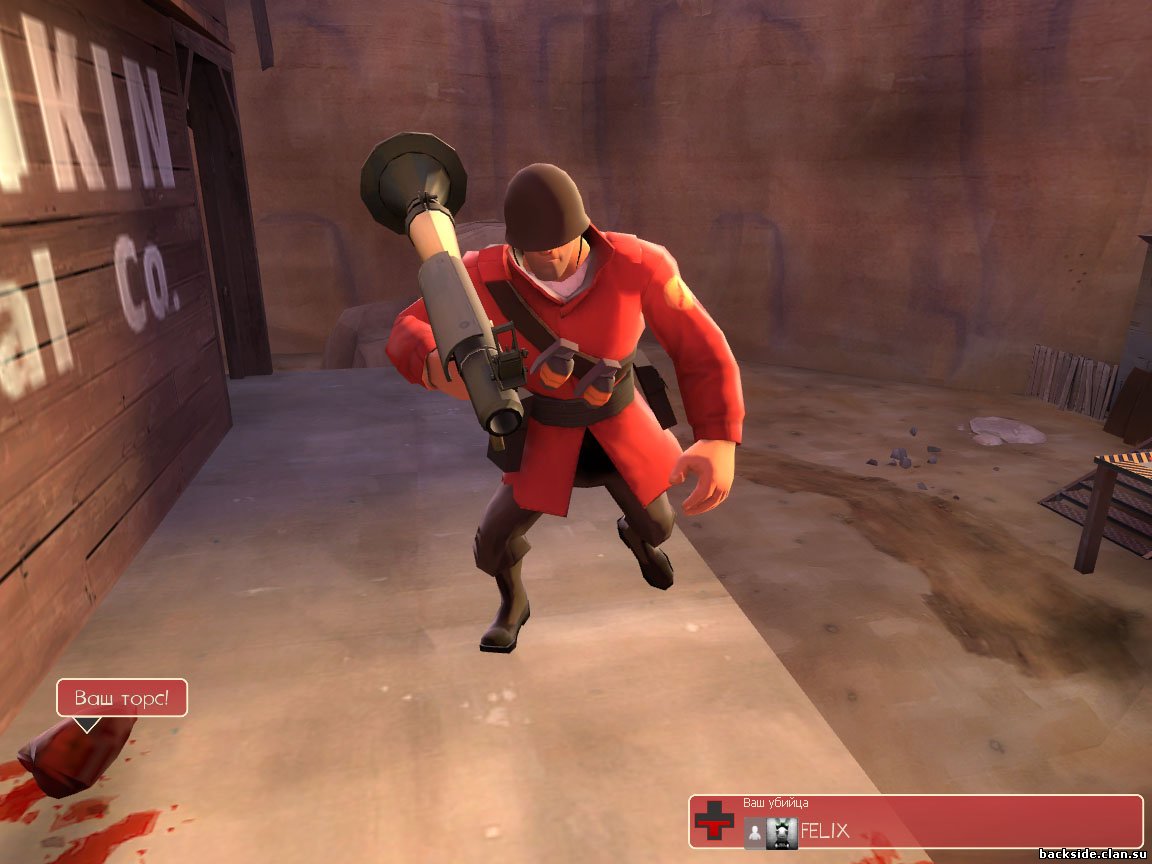Select the killer name FELIX
Image resolution: width=1152 pixels, height=864 pixels.
825,832
